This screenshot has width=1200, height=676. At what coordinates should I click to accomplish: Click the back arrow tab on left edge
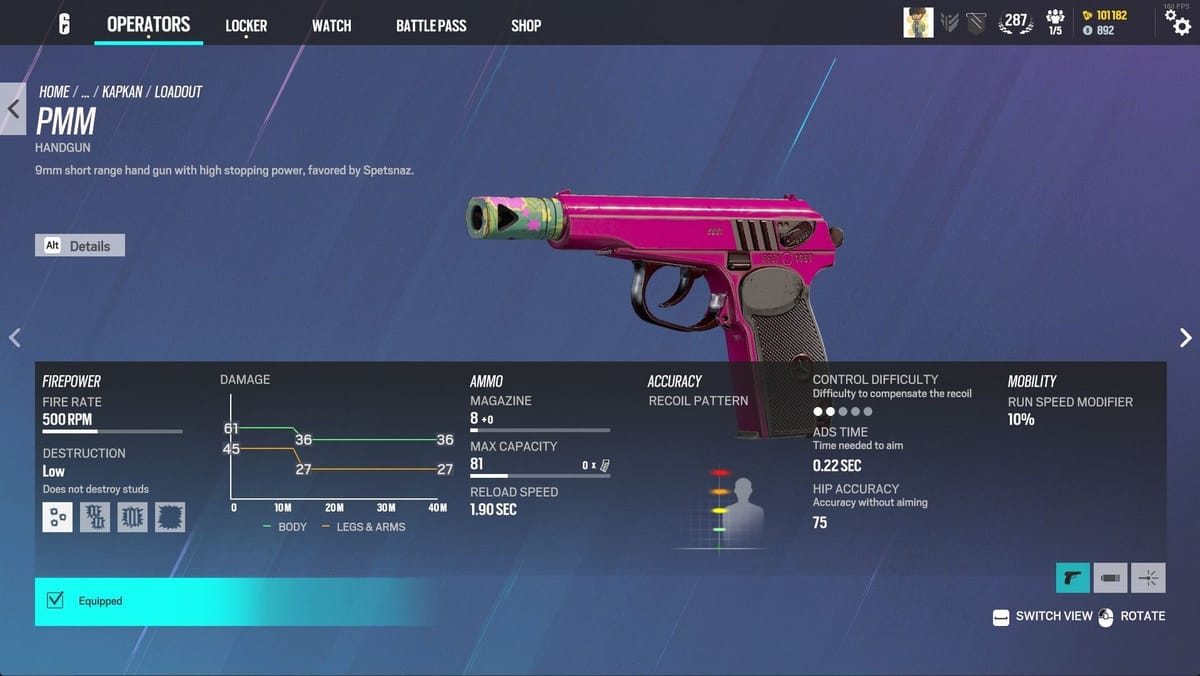click(x=13, y=108)
